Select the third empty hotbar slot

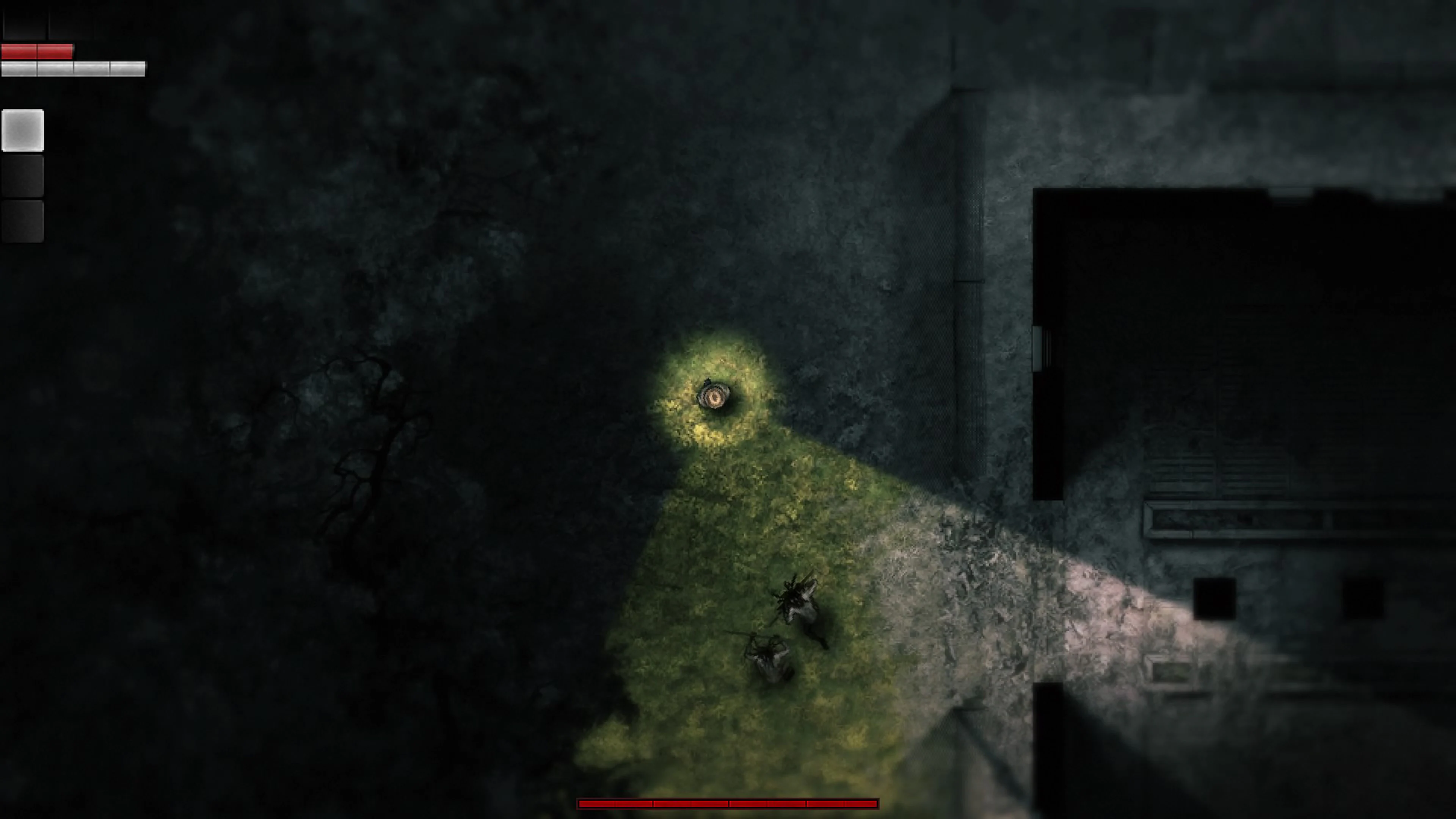tap(23, 220)
